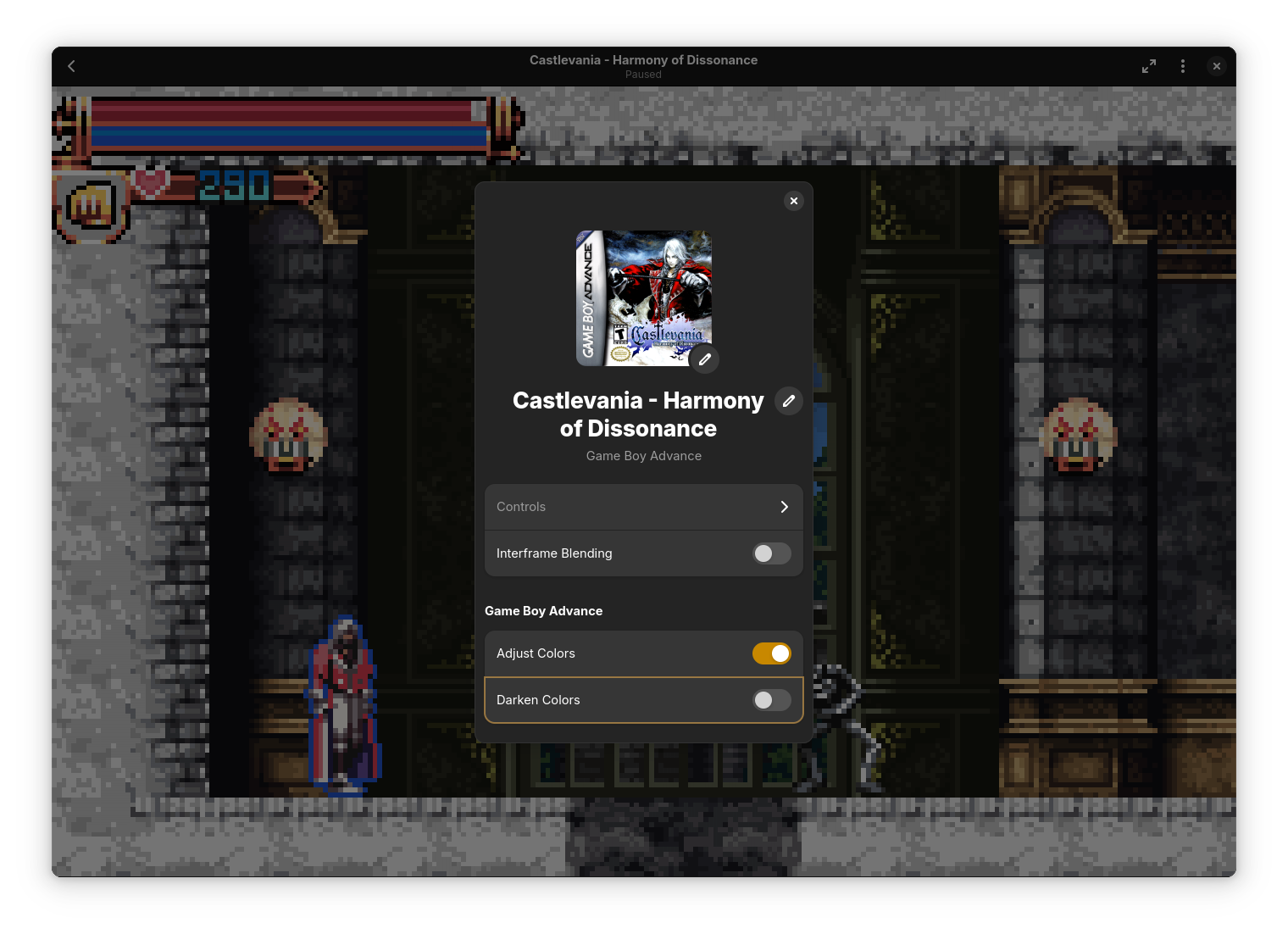1288x934 pixels.
Task: Enter fullscreen using the expand arrows icon
Action: tap(1149, 66)
